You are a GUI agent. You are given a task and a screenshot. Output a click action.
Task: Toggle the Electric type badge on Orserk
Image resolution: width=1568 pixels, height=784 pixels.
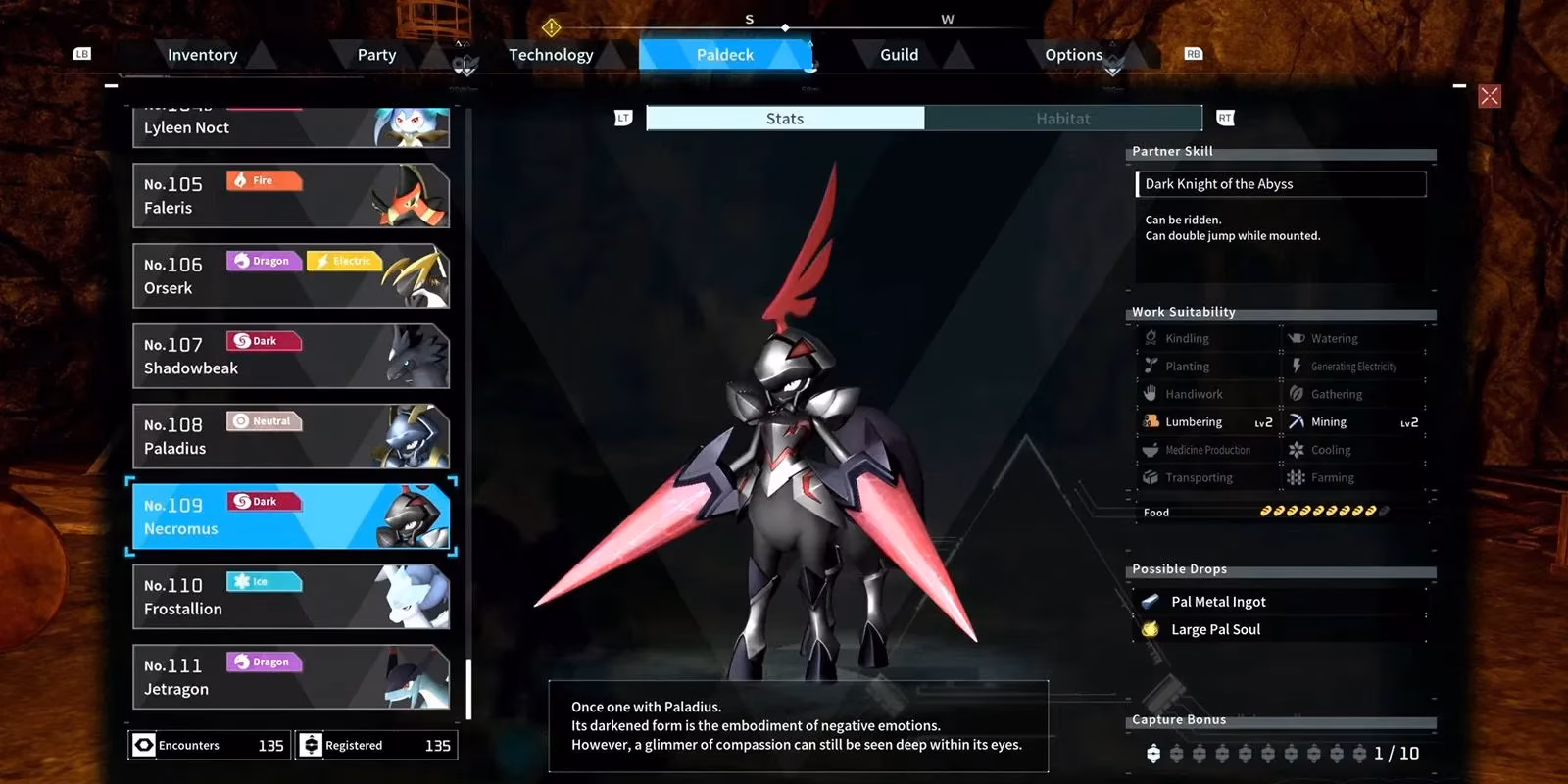click(x=345, y=261)
